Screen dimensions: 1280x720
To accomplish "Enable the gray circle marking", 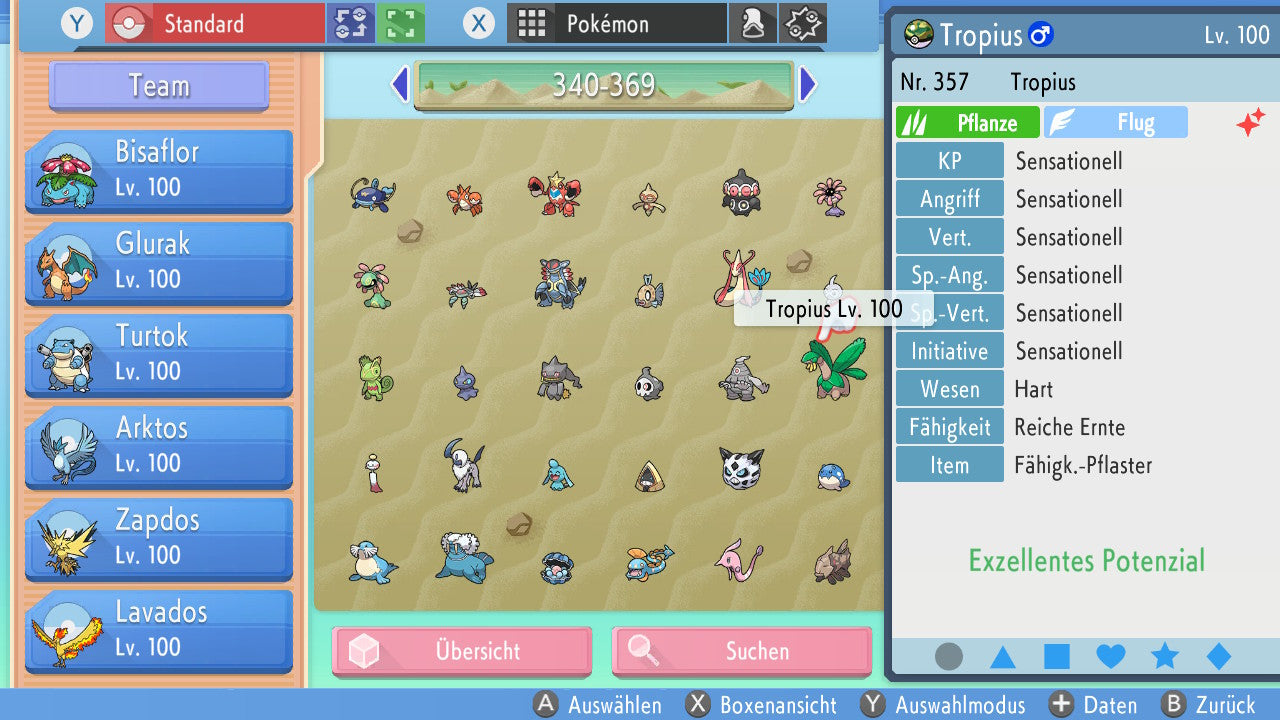I will (x=947, y=656).
